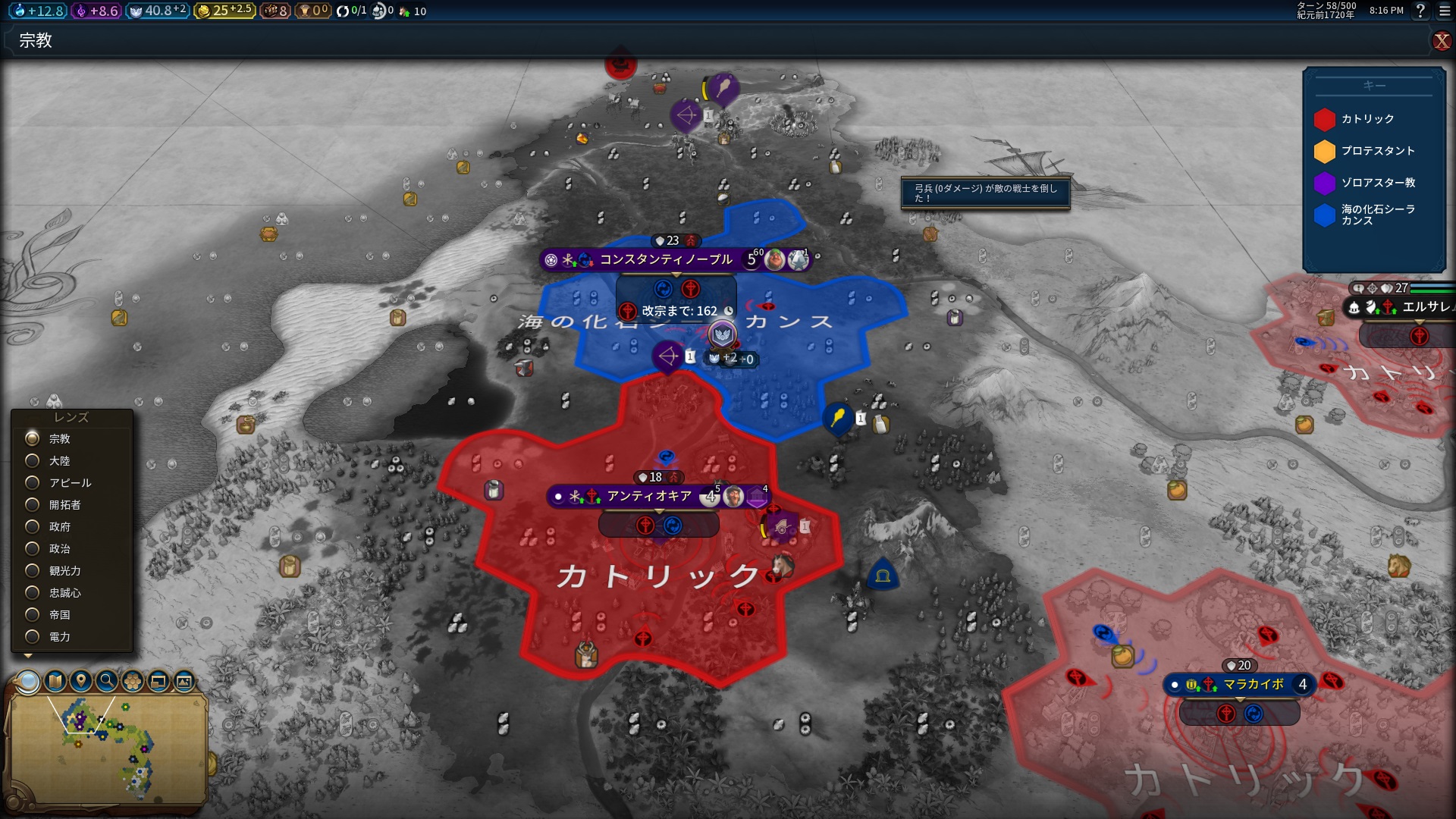Select the 政府 (government) lens option
1456x819 pixels.
click(33, 527)
